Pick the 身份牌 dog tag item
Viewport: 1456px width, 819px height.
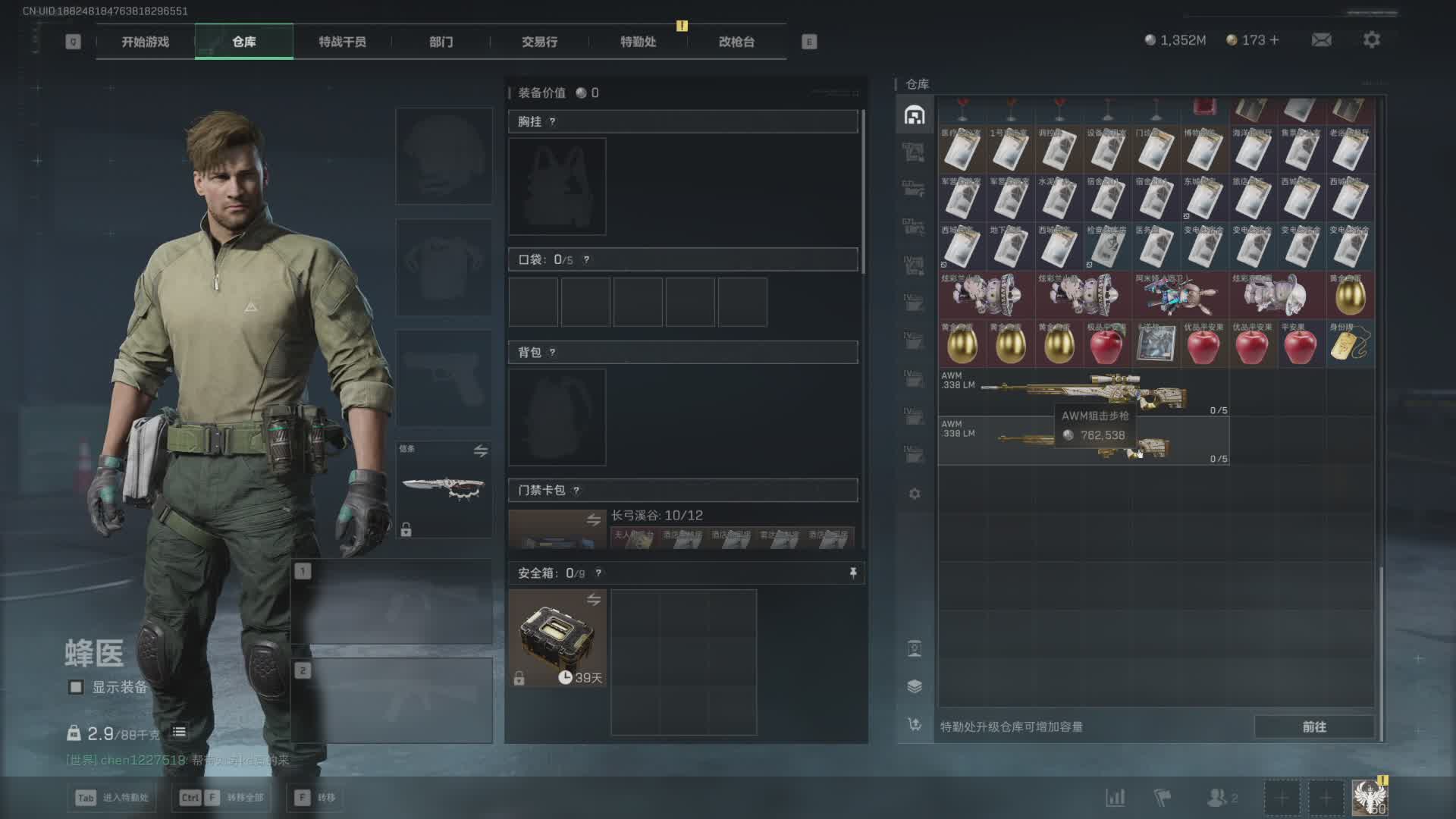(x=1350, y=344)
